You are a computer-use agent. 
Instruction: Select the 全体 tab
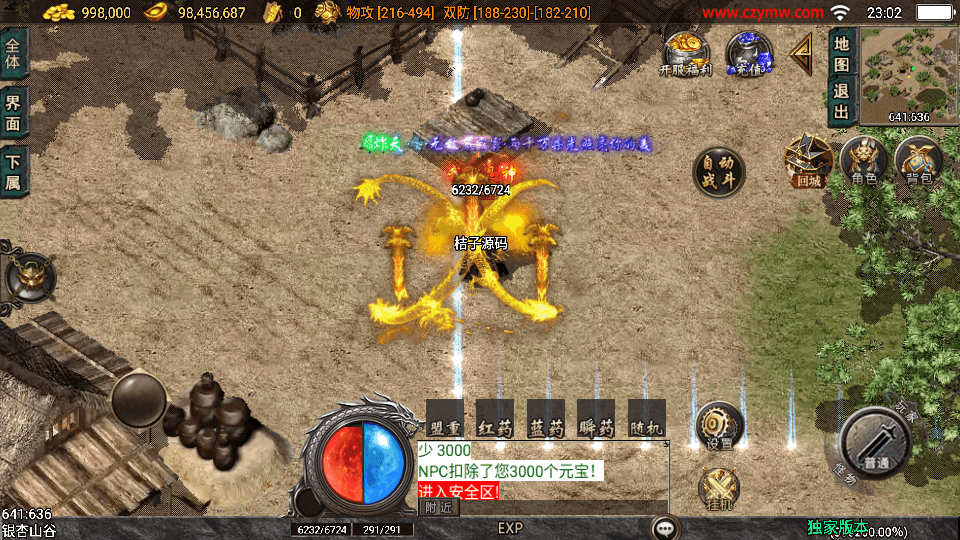click(x=14, y=52)
